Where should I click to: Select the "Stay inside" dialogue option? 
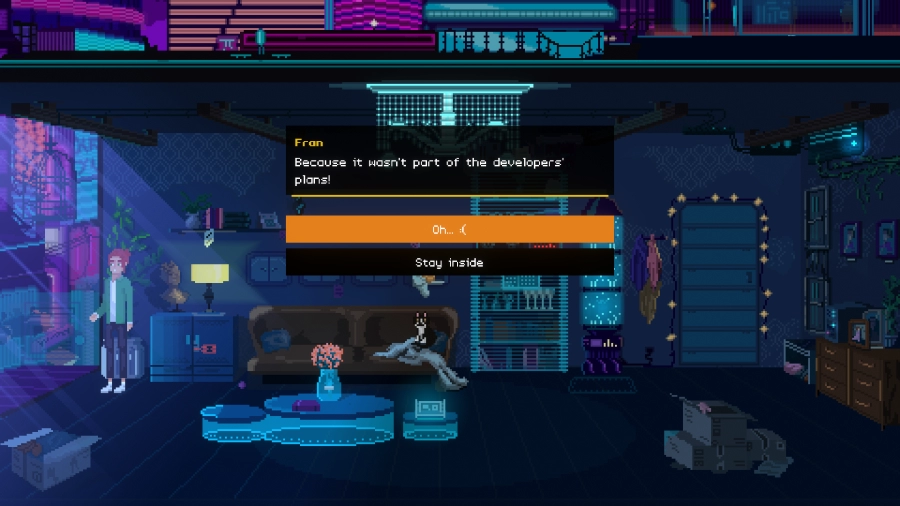pyautogui.click(x=449, y=262)
